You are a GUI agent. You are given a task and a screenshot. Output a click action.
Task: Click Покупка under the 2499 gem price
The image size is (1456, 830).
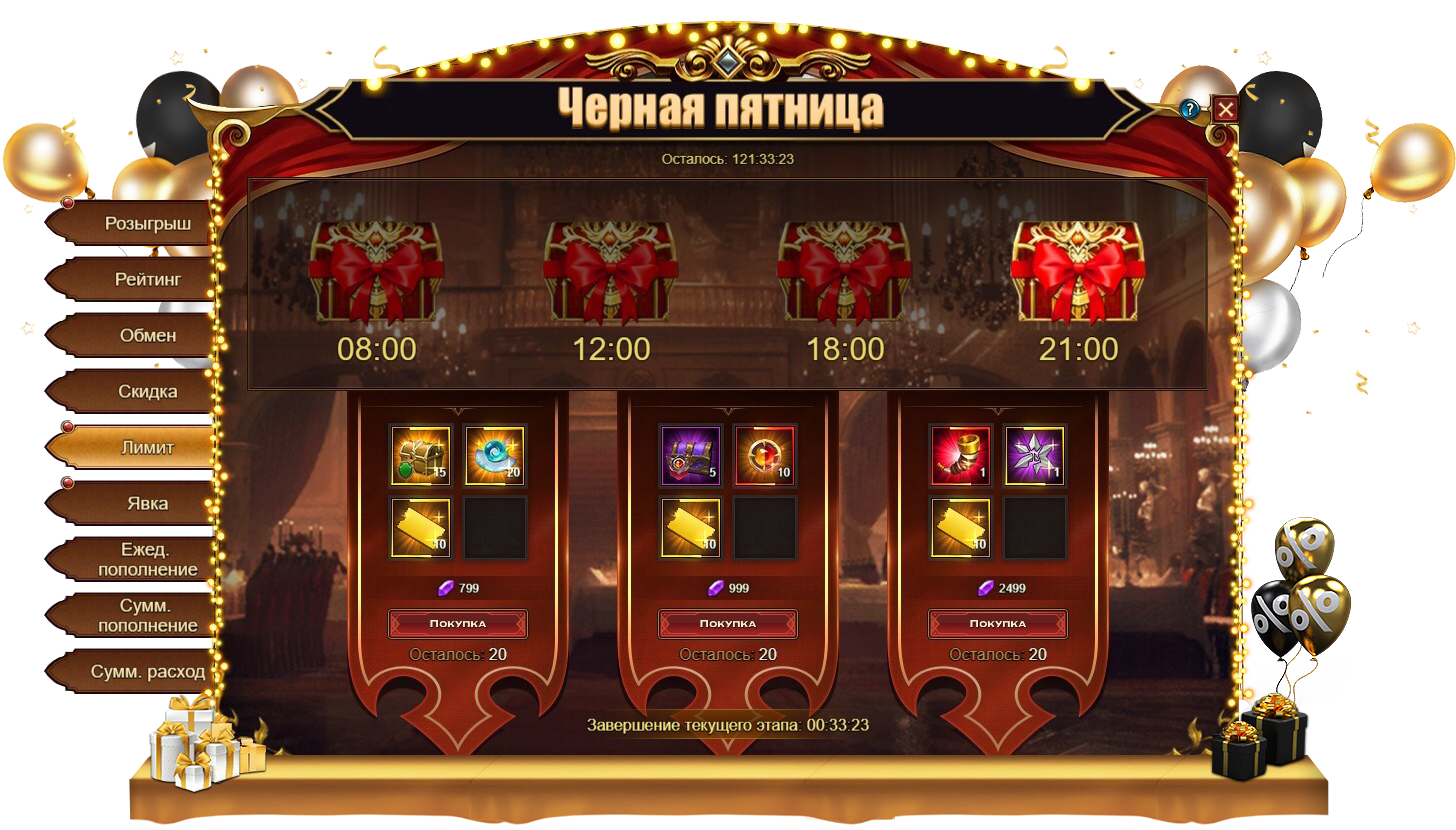(x=998, y=623)
